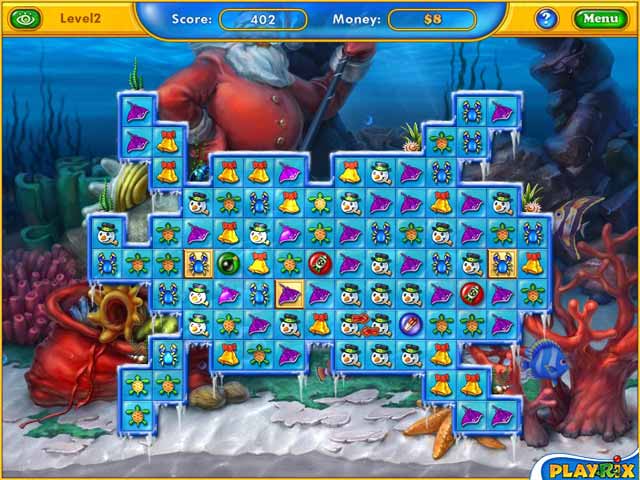Open the aquarium view eye icon
The image size is (640, 480).
pos(24,18)
